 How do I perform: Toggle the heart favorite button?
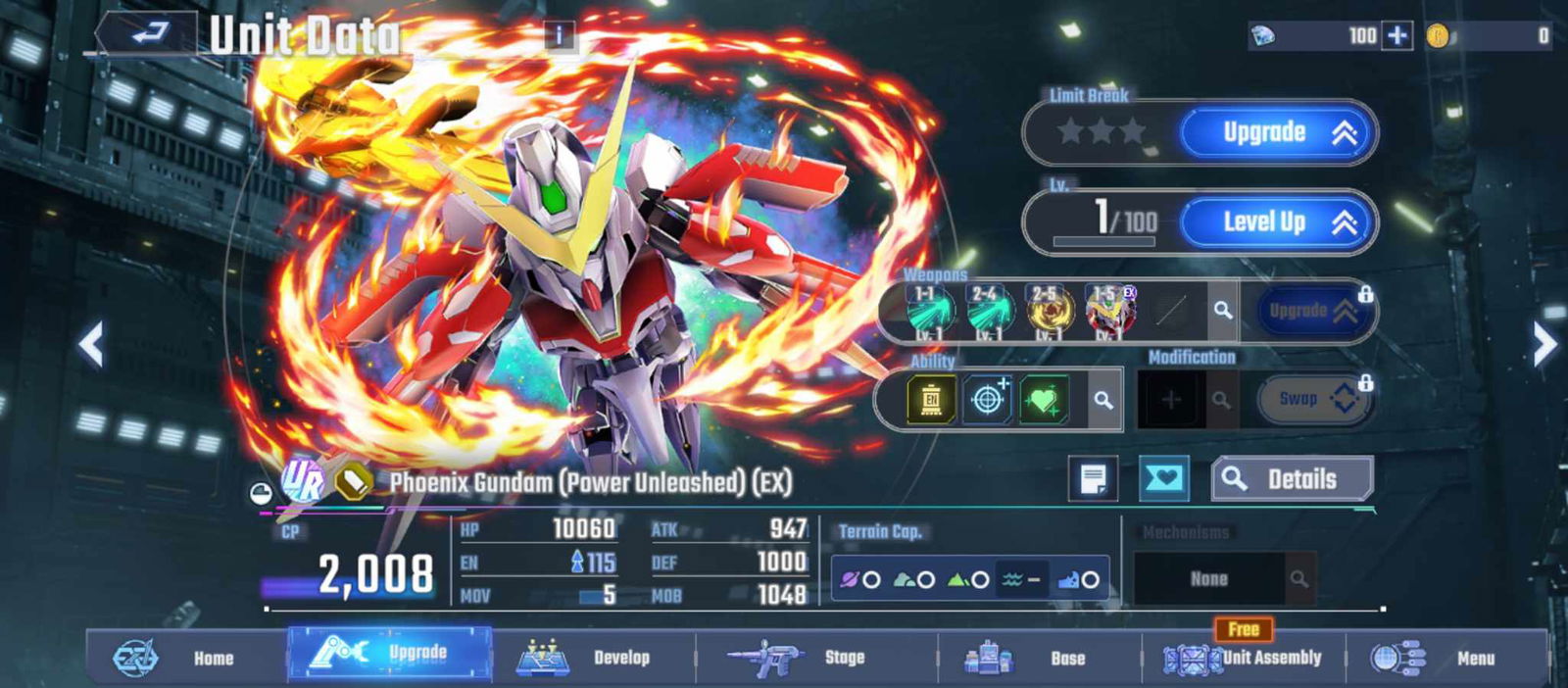(1163, 479)
